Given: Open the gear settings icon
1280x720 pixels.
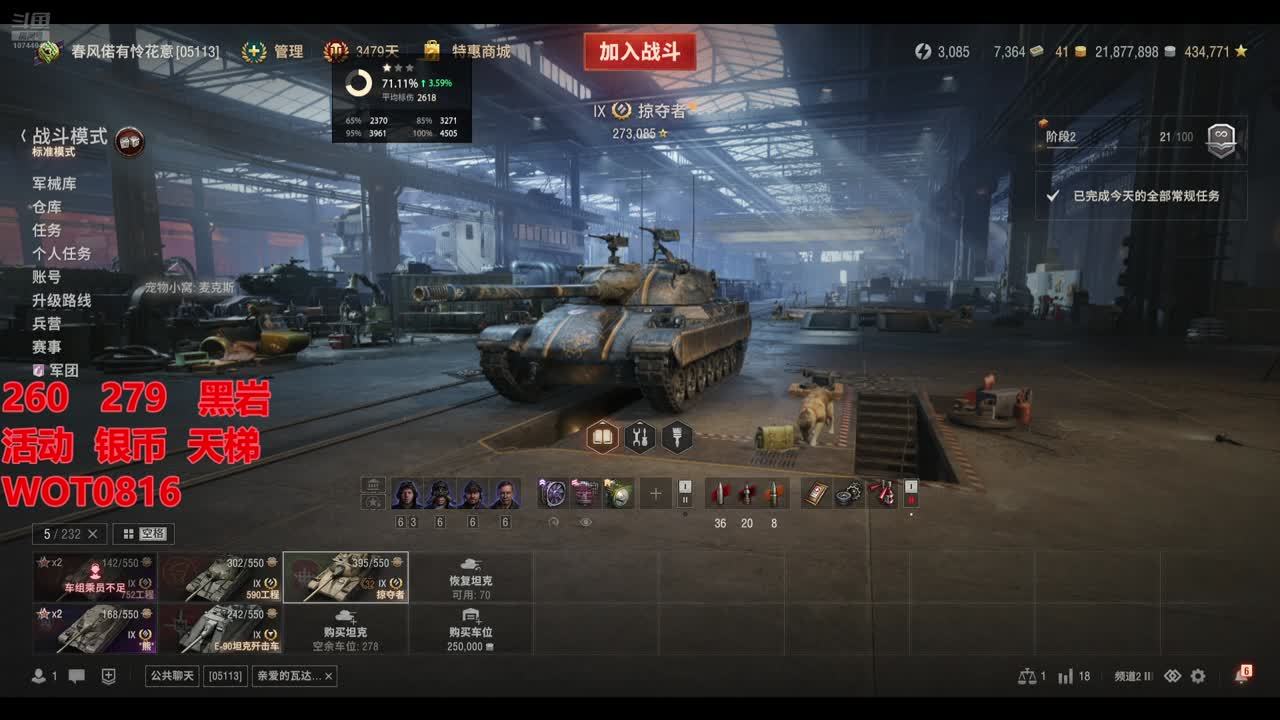Looking at the screenshot, I should (x=1198, y=676).
